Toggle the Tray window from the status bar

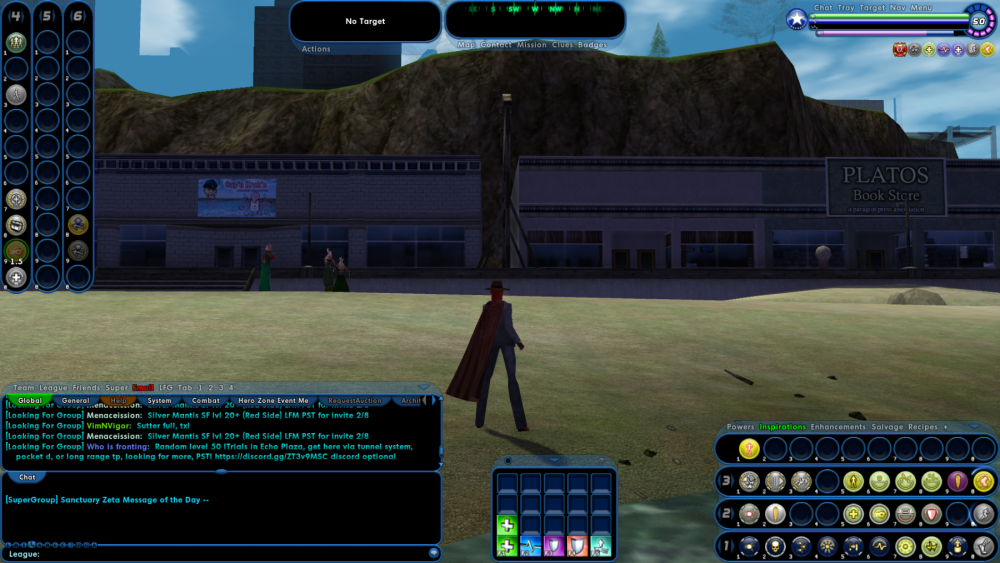coord(848,8)
